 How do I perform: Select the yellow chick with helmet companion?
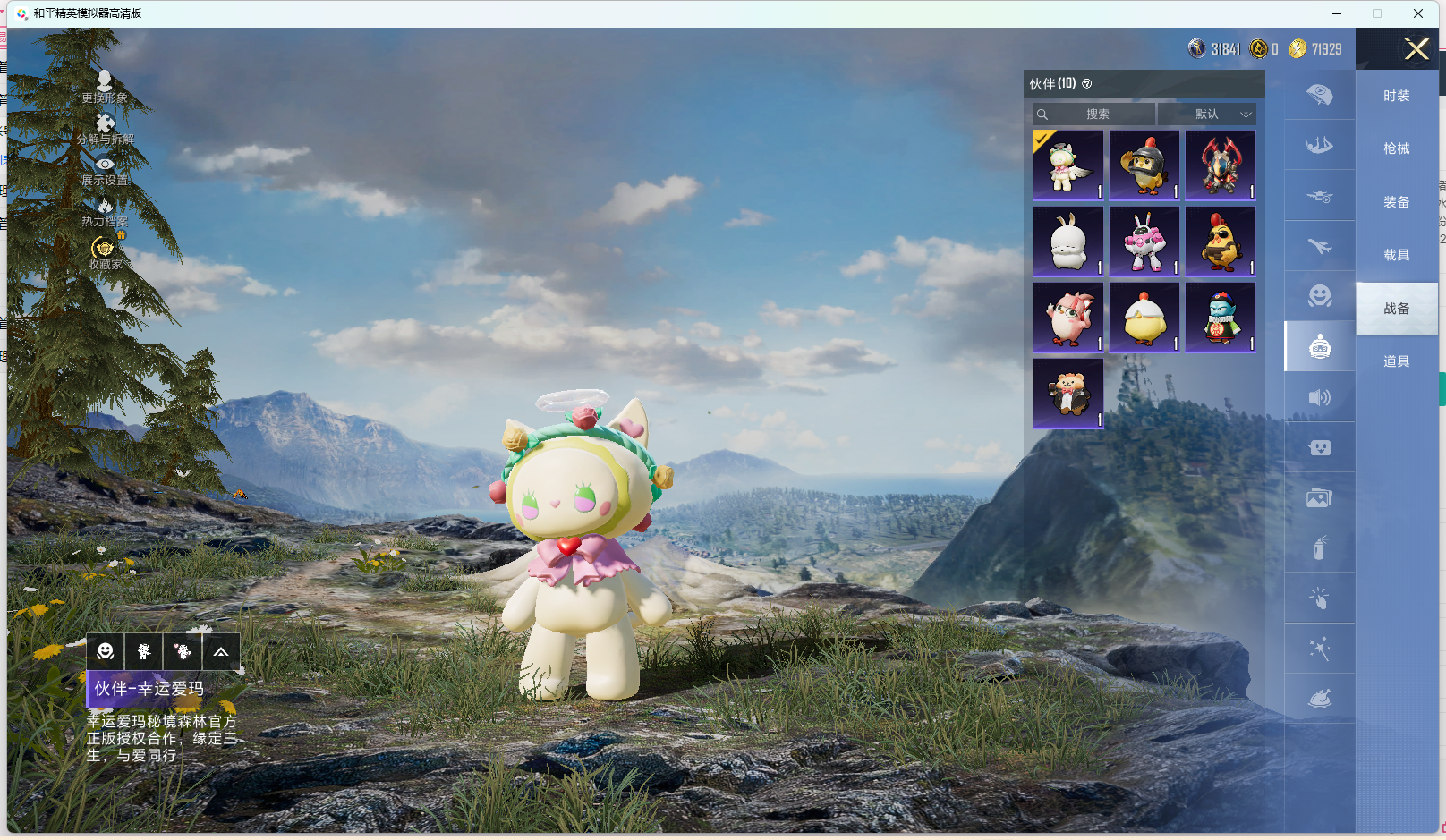click(x=1144, y=165)
